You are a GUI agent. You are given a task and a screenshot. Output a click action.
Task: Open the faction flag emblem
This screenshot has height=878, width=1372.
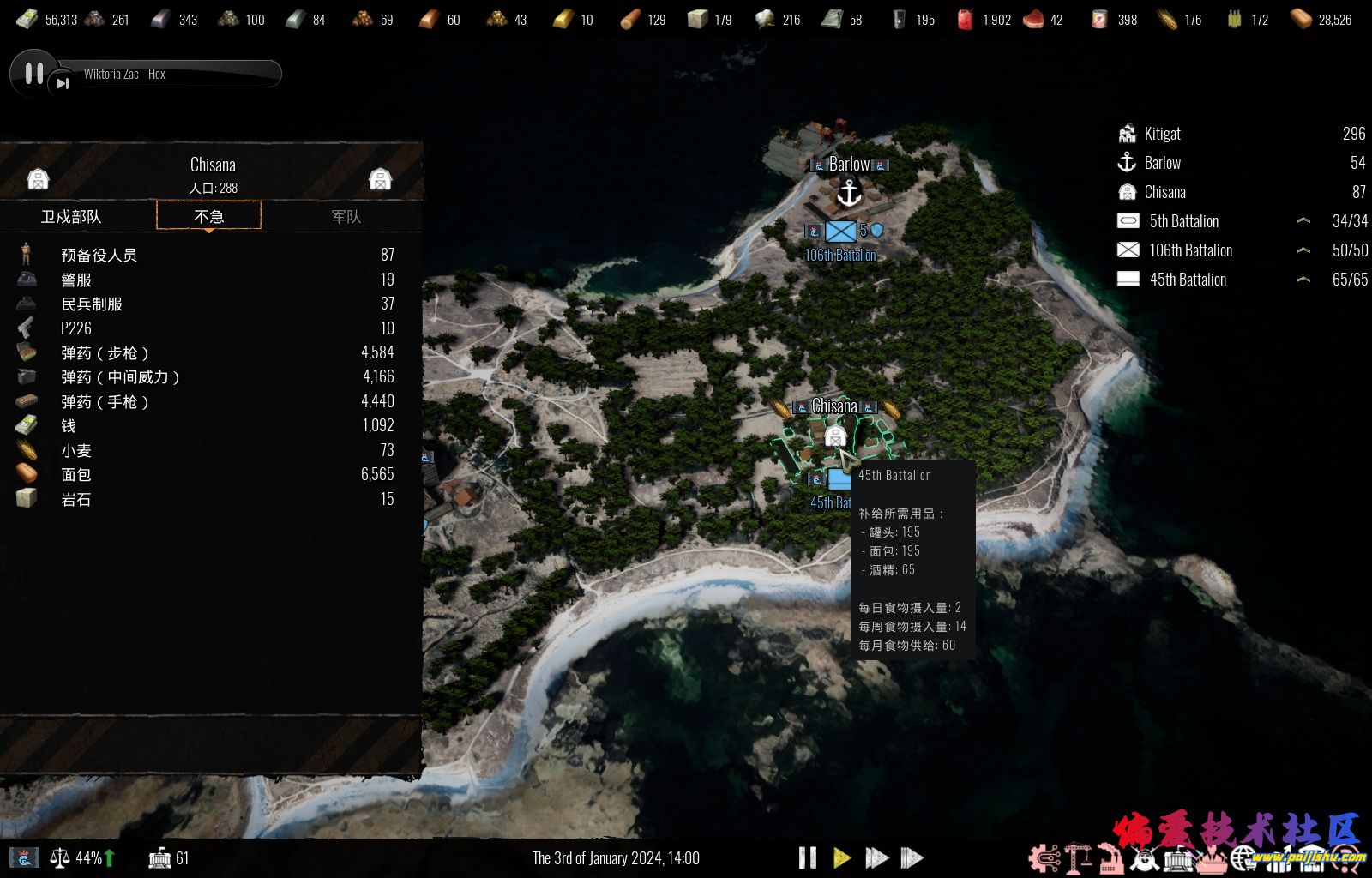23,857
